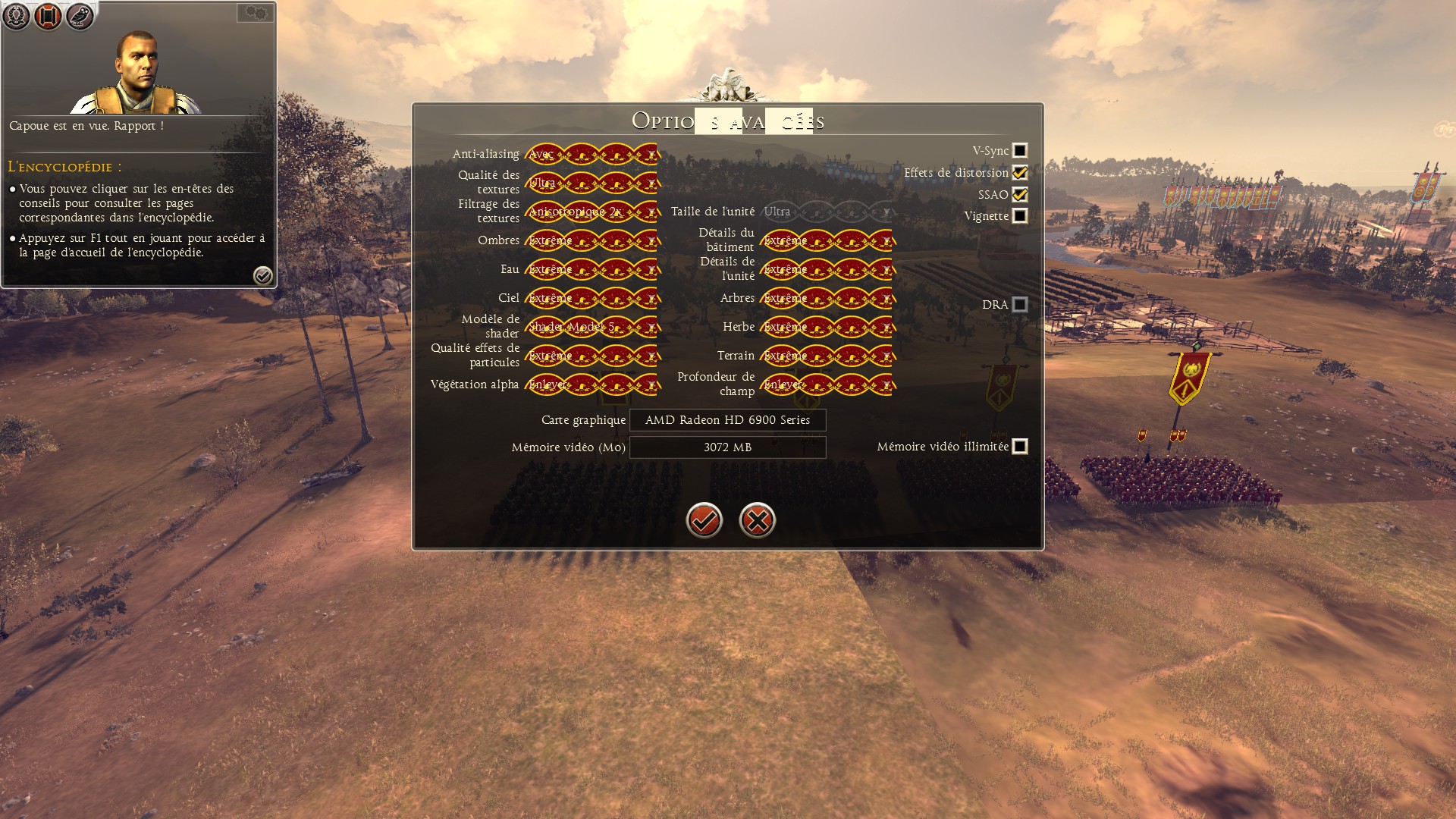Select the Ciel quality dropdown
This screenshot has height=819, width=1456.
point(591,298)
